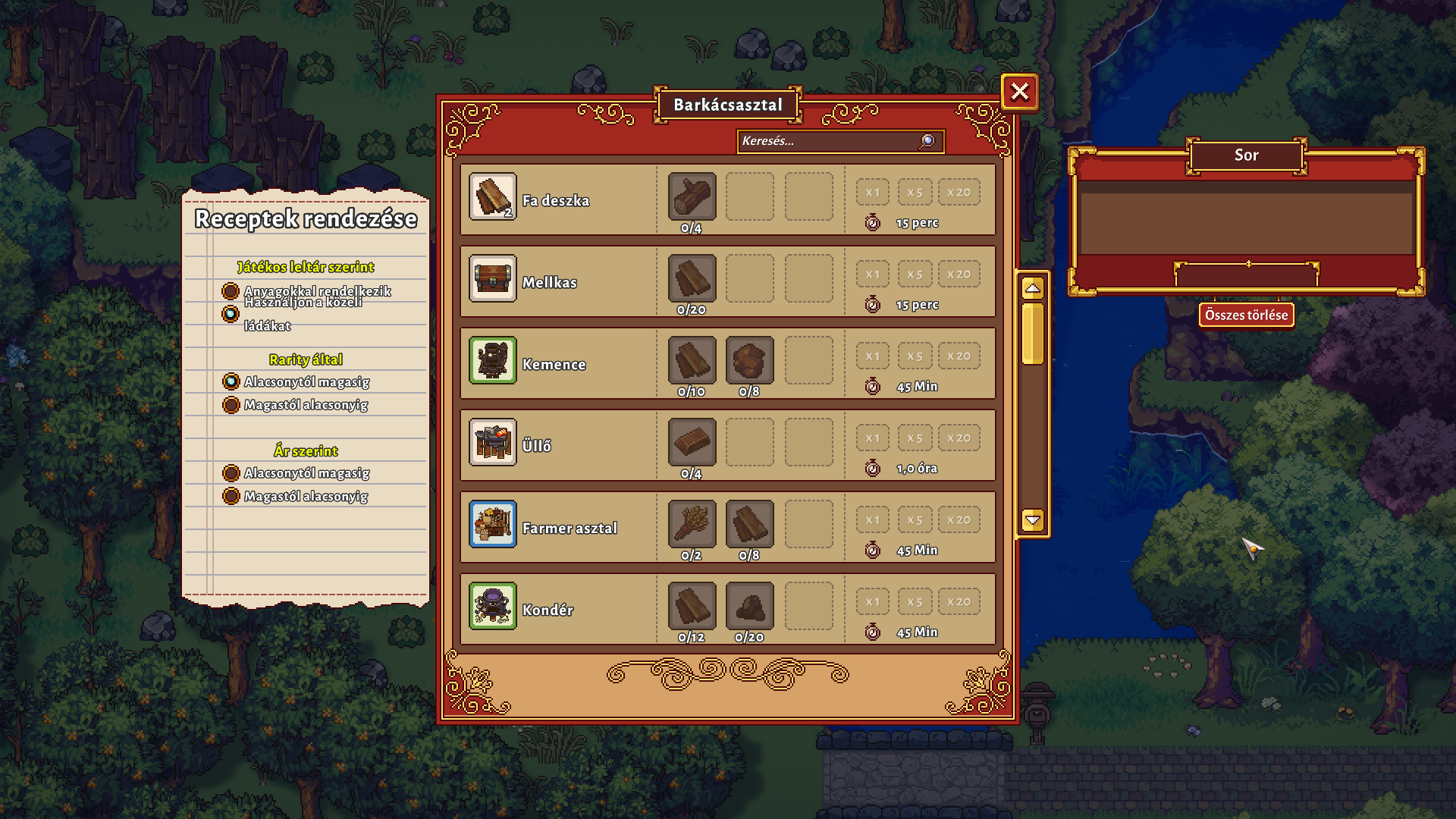Queue five Farmer asztal with x5
The image size is (1456, 819).
click(915, 520)
